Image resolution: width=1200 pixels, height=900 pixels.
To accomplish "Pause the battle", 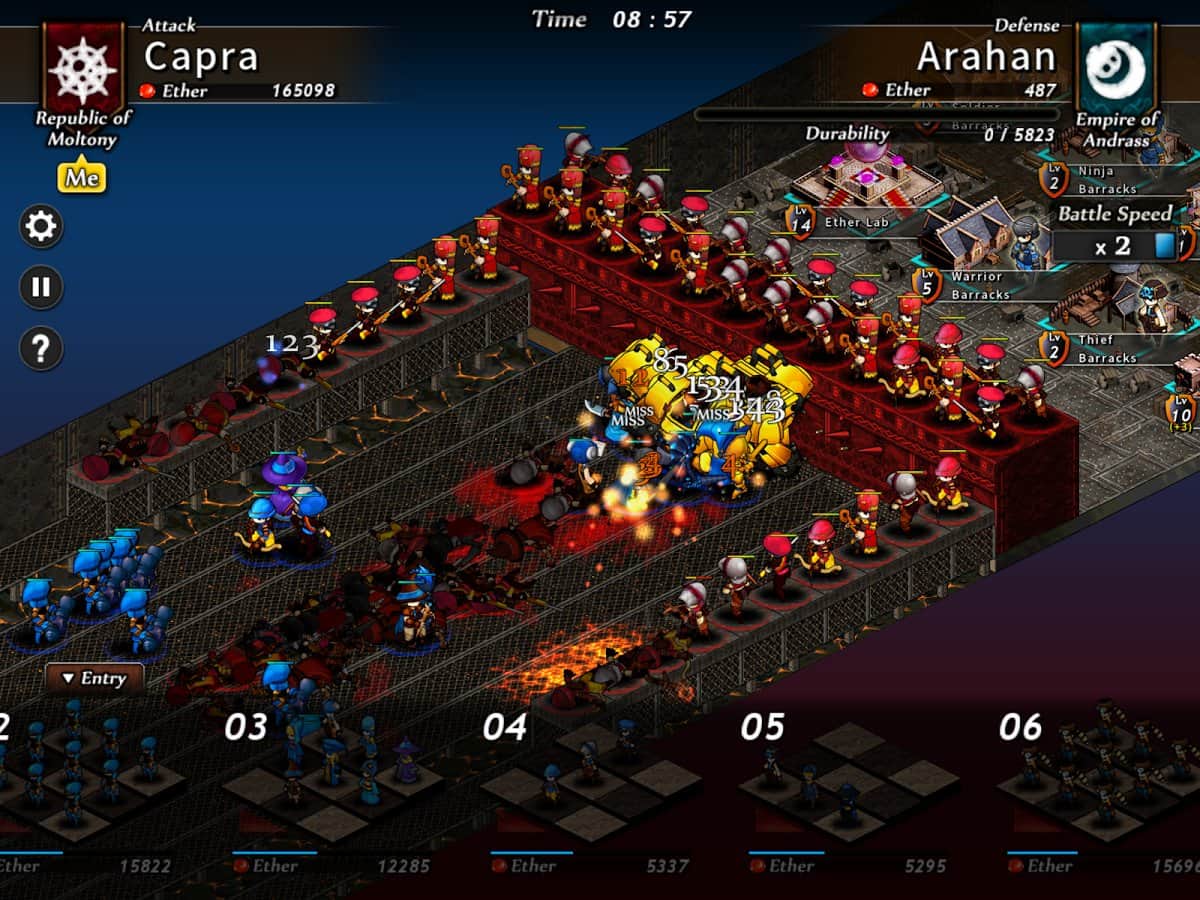I will tap(41, 288).
